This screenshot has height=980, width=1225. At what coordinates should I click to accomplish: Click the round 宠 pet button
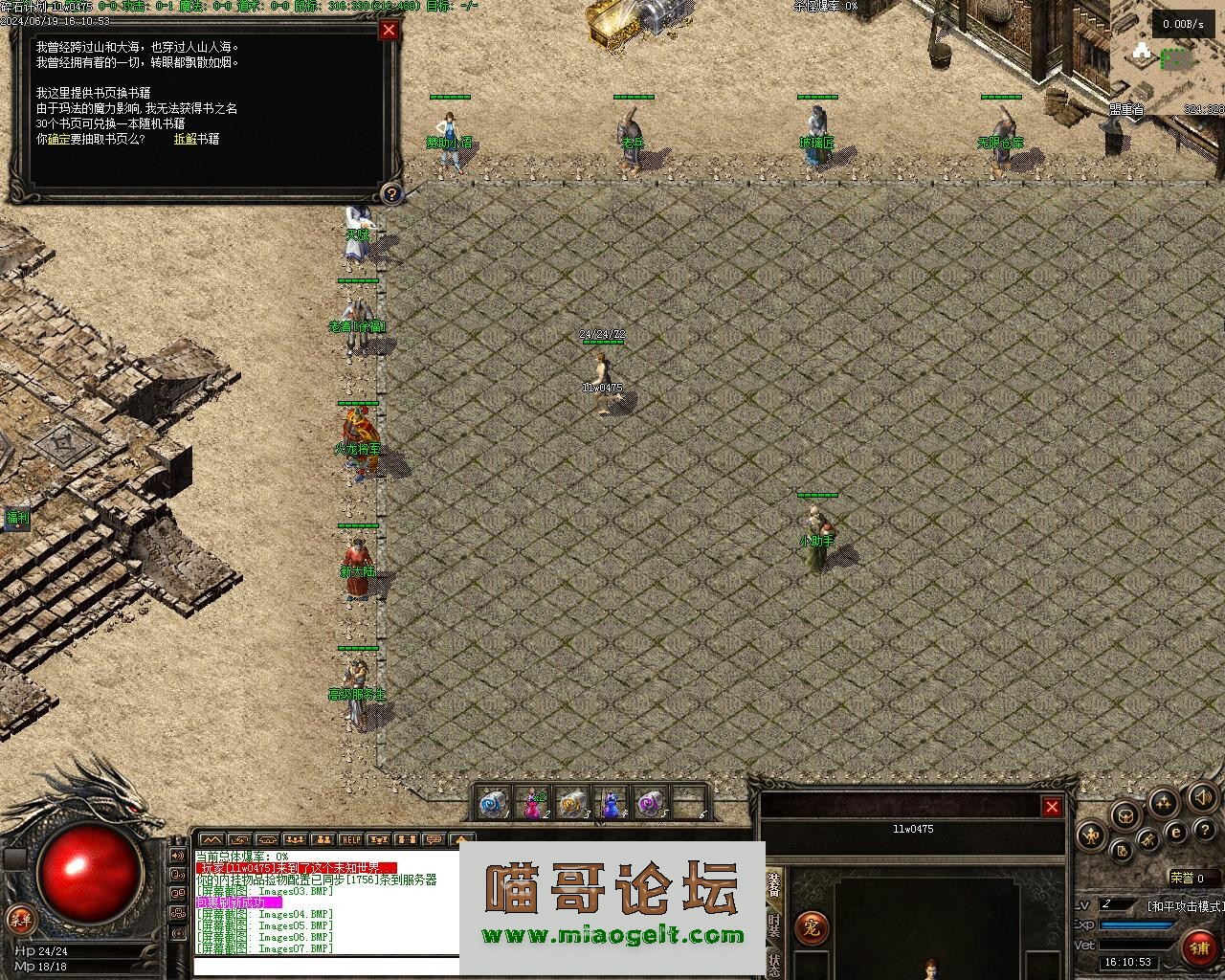(x=812, y=927)
